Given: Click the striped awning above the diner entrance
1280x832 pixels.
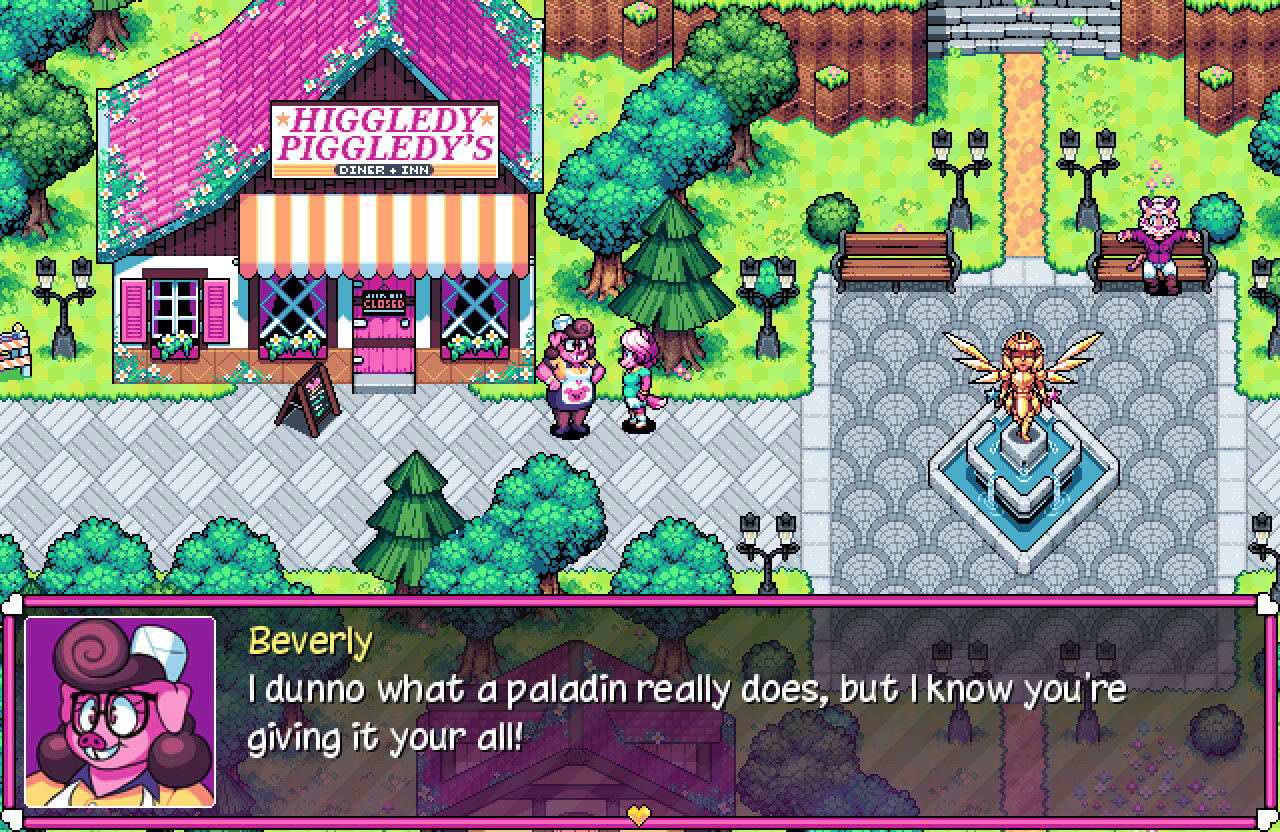Looking at the screenshot, I should (383, 227).
